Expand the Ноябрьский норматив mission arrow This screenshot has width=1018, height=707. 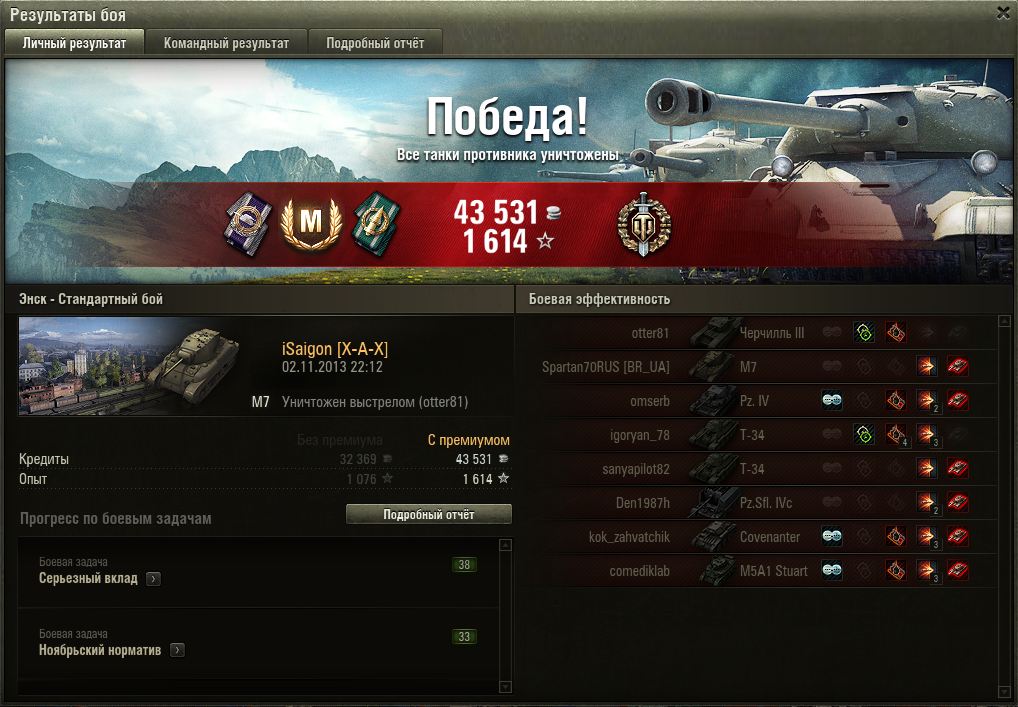pos(176,651)
